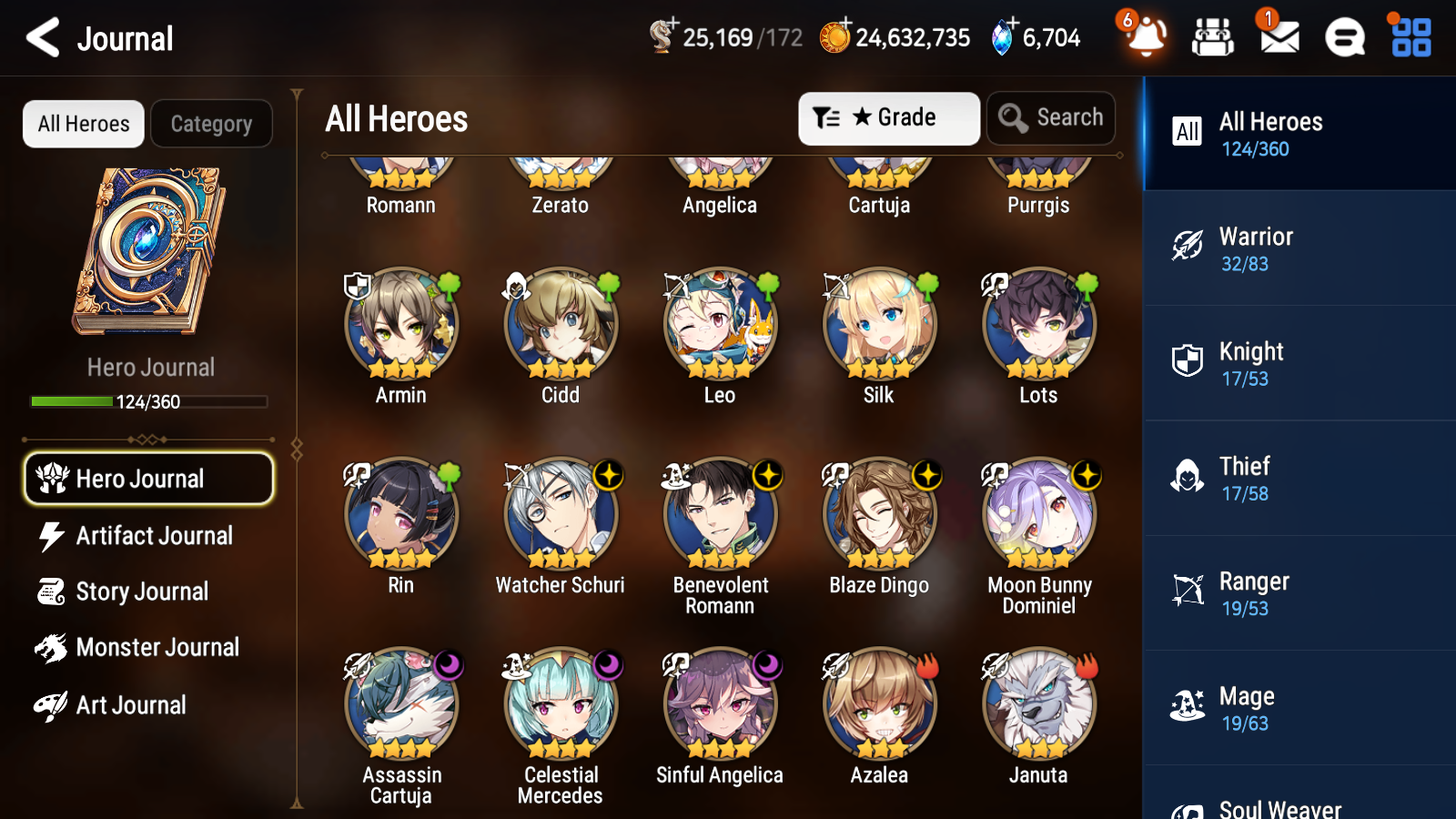Open the Grade sort dropdown

click(x=887, y=117)
